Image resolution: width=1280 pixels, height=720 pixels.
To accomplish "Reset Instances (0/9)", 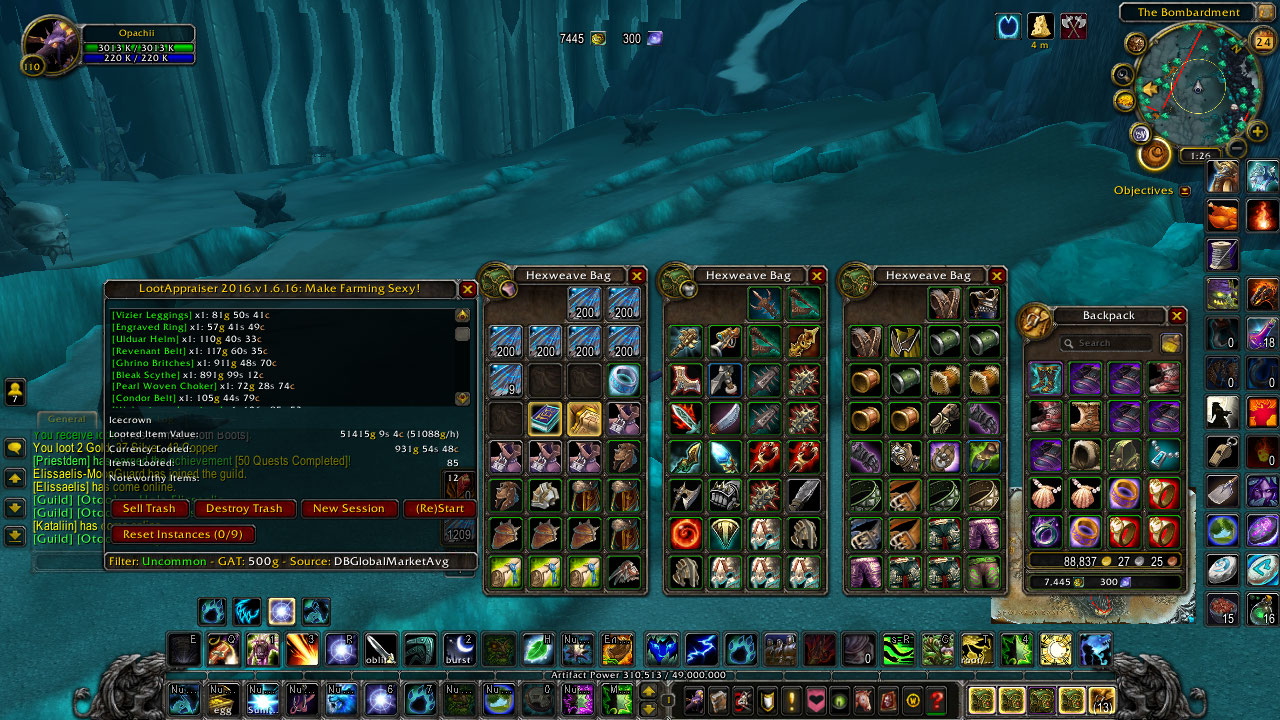I will 182,534.
